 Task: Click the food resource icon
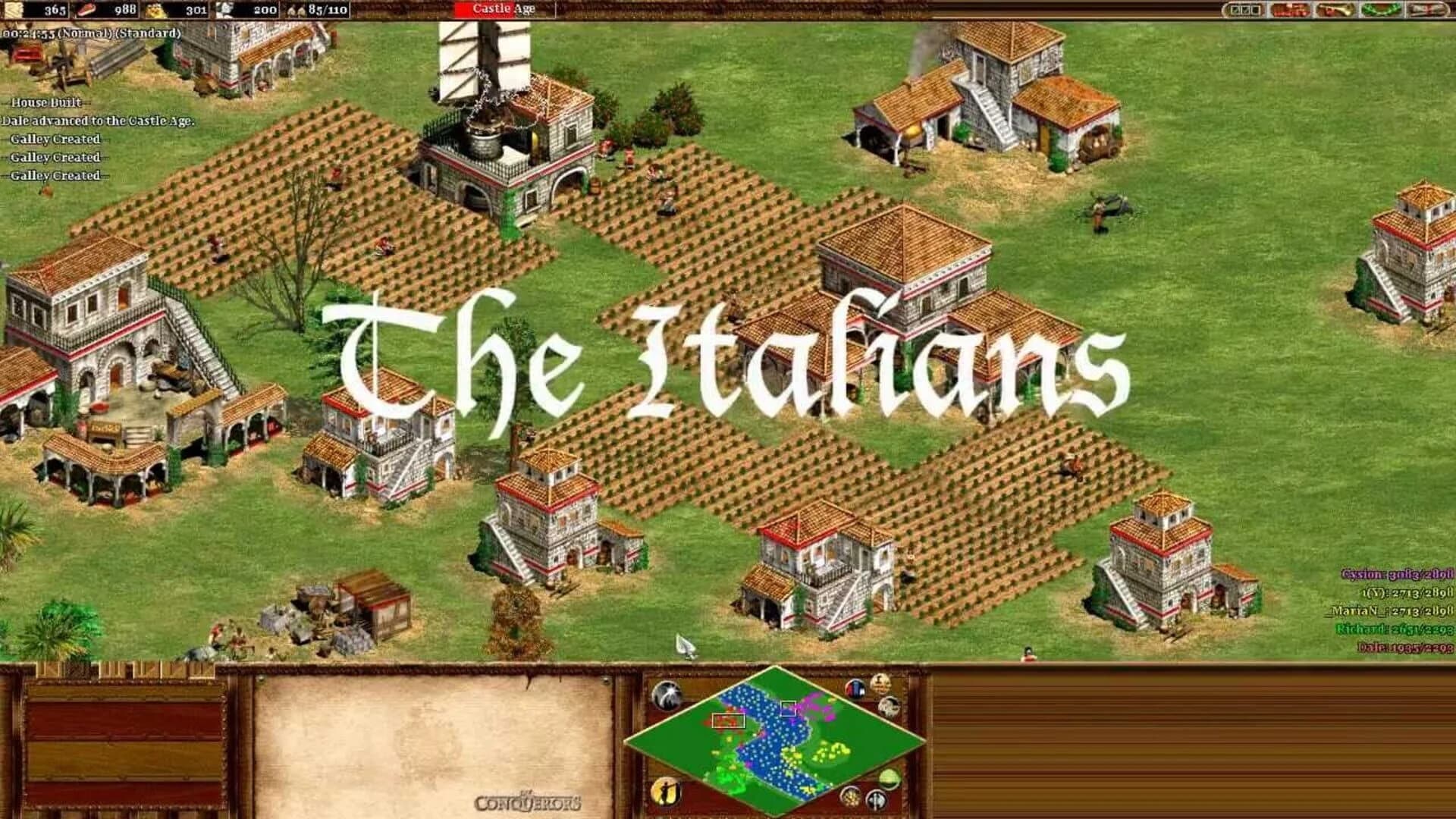tap(87, 10)
